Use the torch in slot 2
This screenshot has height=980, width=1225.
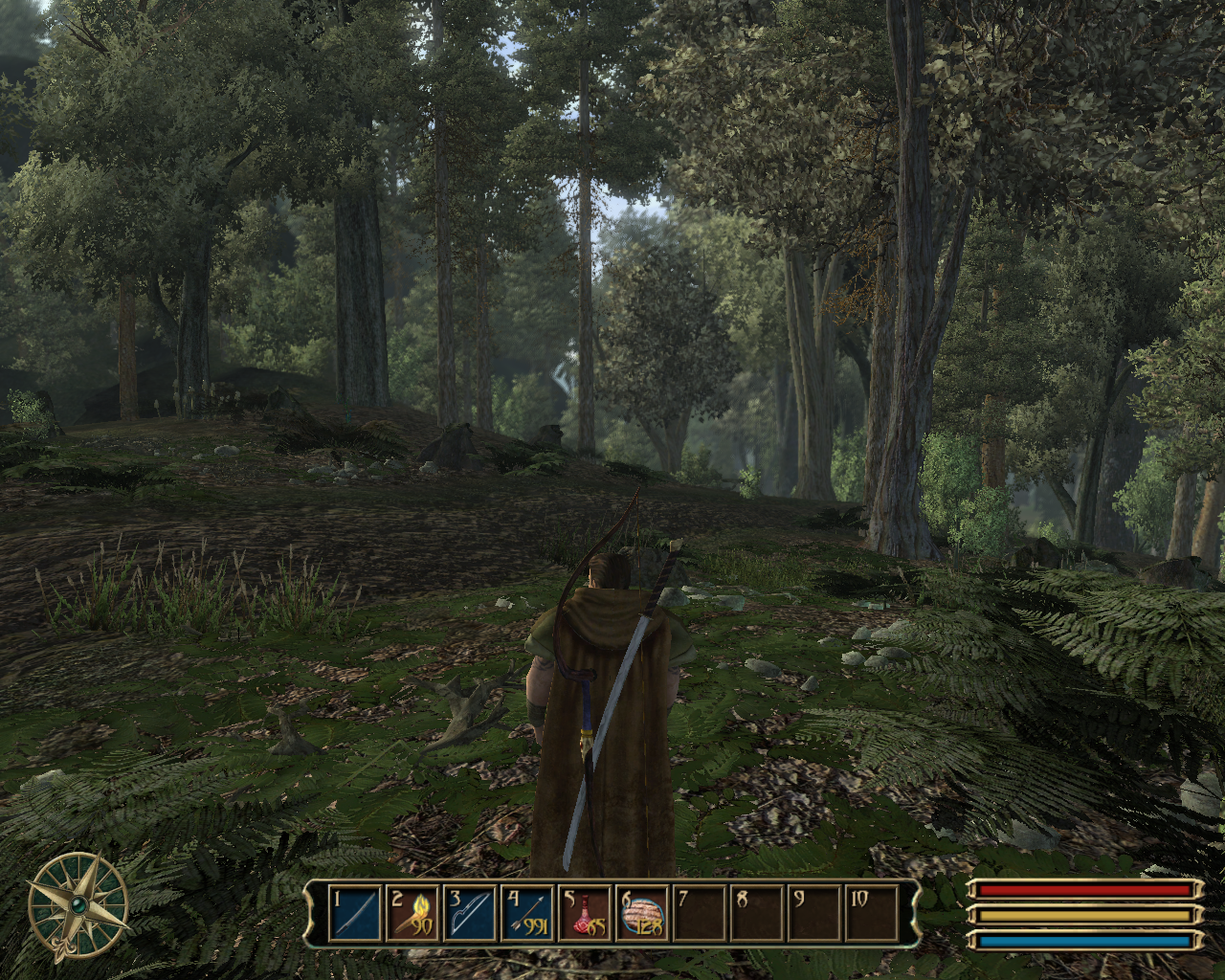[x=412, y=914]
